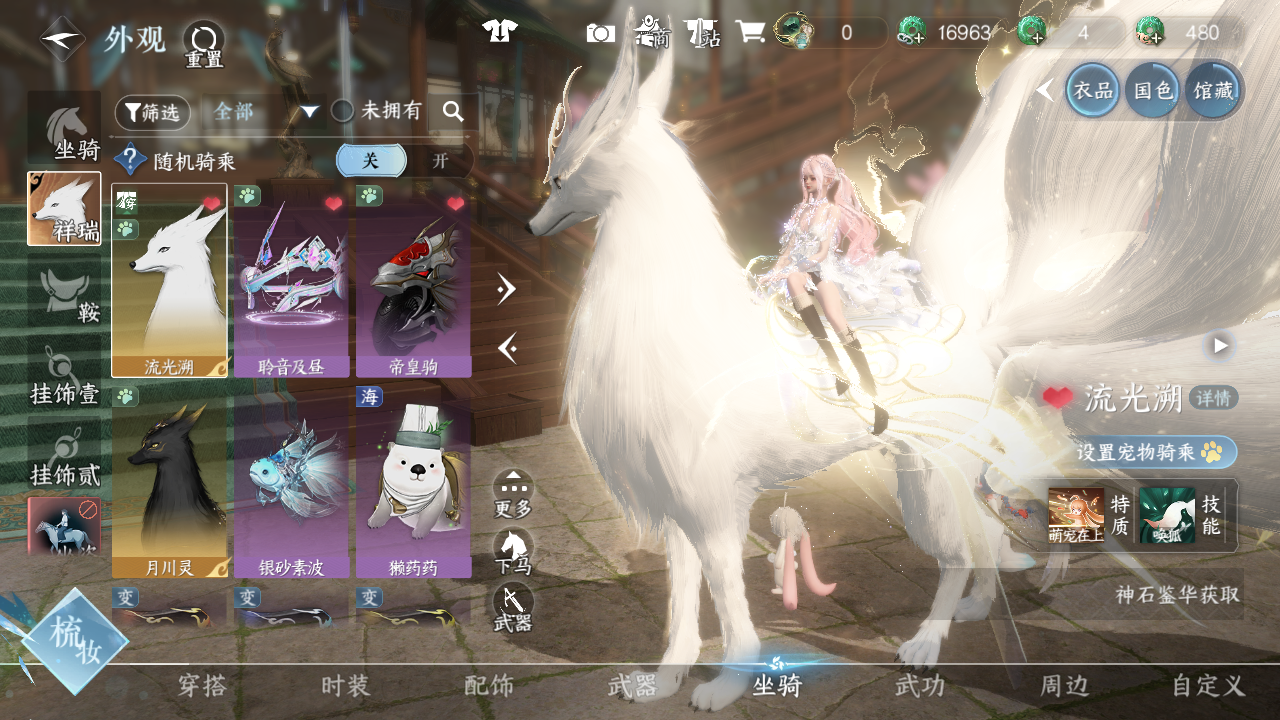Switch to the 时装 bottom tab
Image resolution: width=1280 pixels, height=720 pixels.
pos(346,686)
